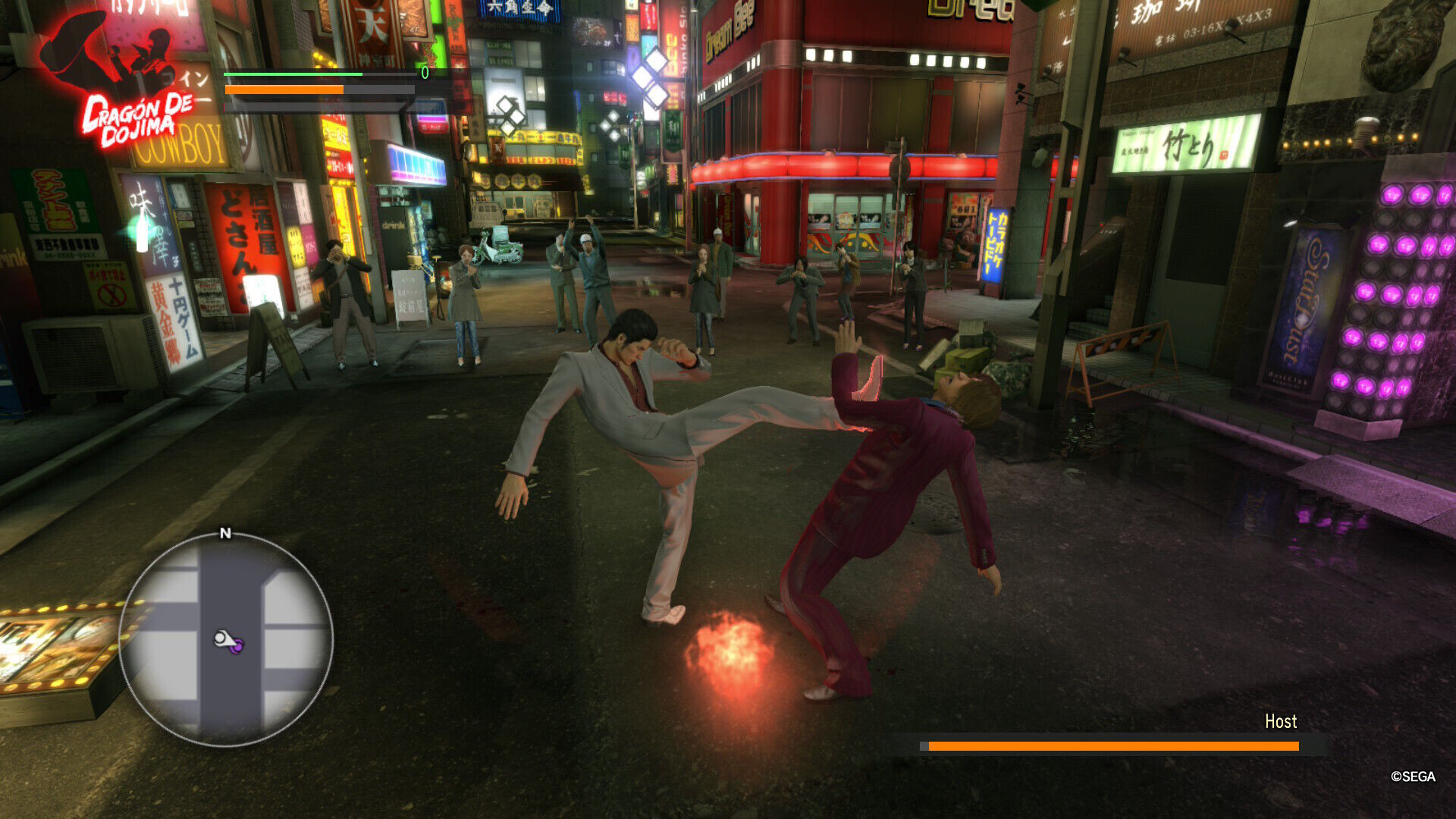
Task: Click the circular minimap
Action: coord(225,639)
